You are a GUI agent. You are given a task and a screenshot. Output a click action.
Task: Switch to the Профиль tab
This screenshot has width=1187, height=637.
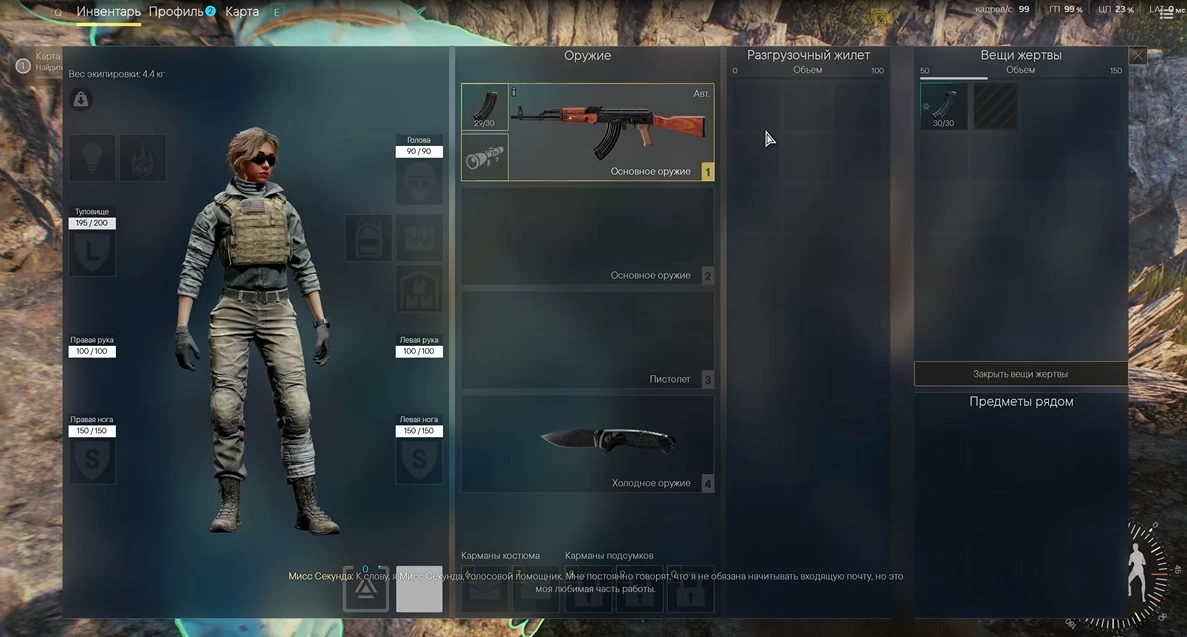176,12
